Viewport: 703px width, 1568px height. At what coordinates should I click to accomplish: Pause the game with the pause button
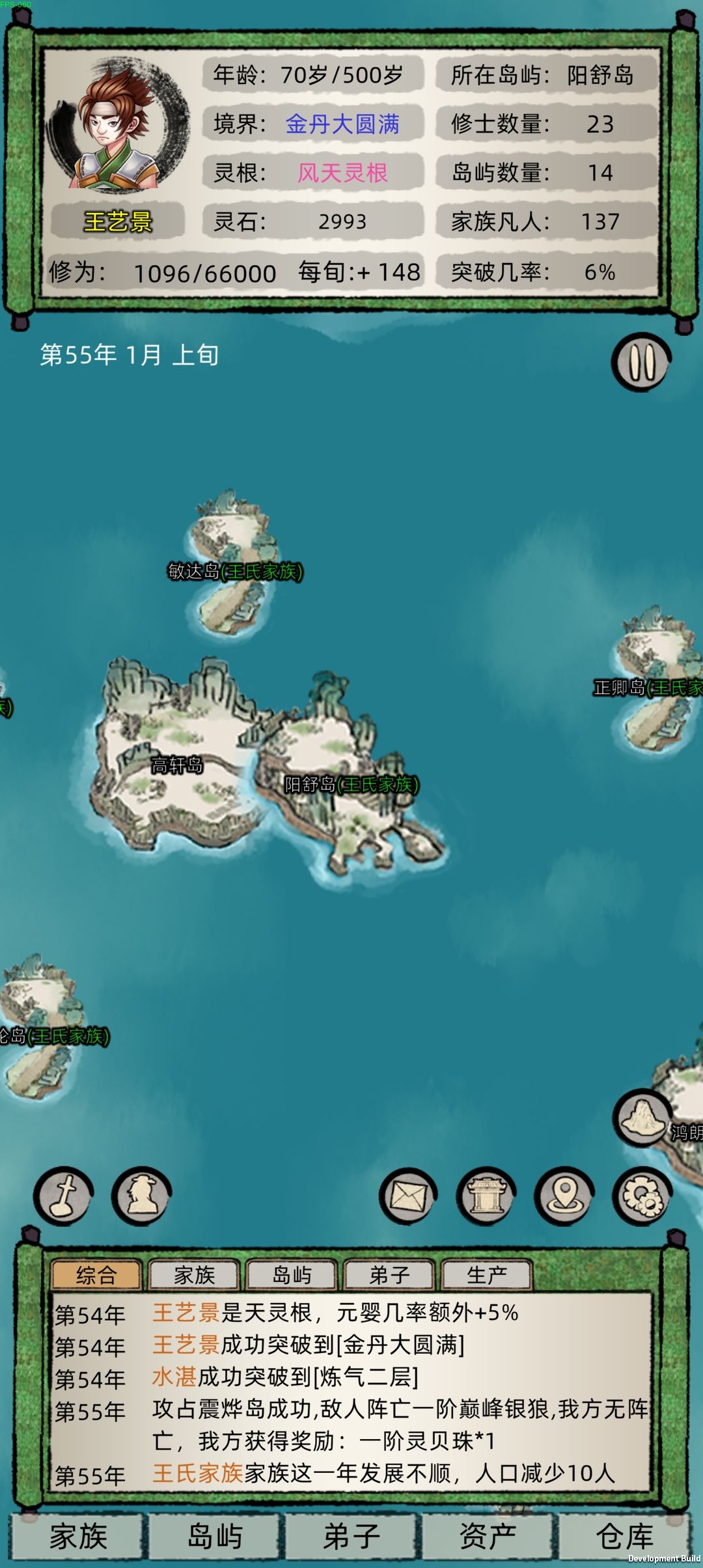pyautogui.click(x=641, y=363)
